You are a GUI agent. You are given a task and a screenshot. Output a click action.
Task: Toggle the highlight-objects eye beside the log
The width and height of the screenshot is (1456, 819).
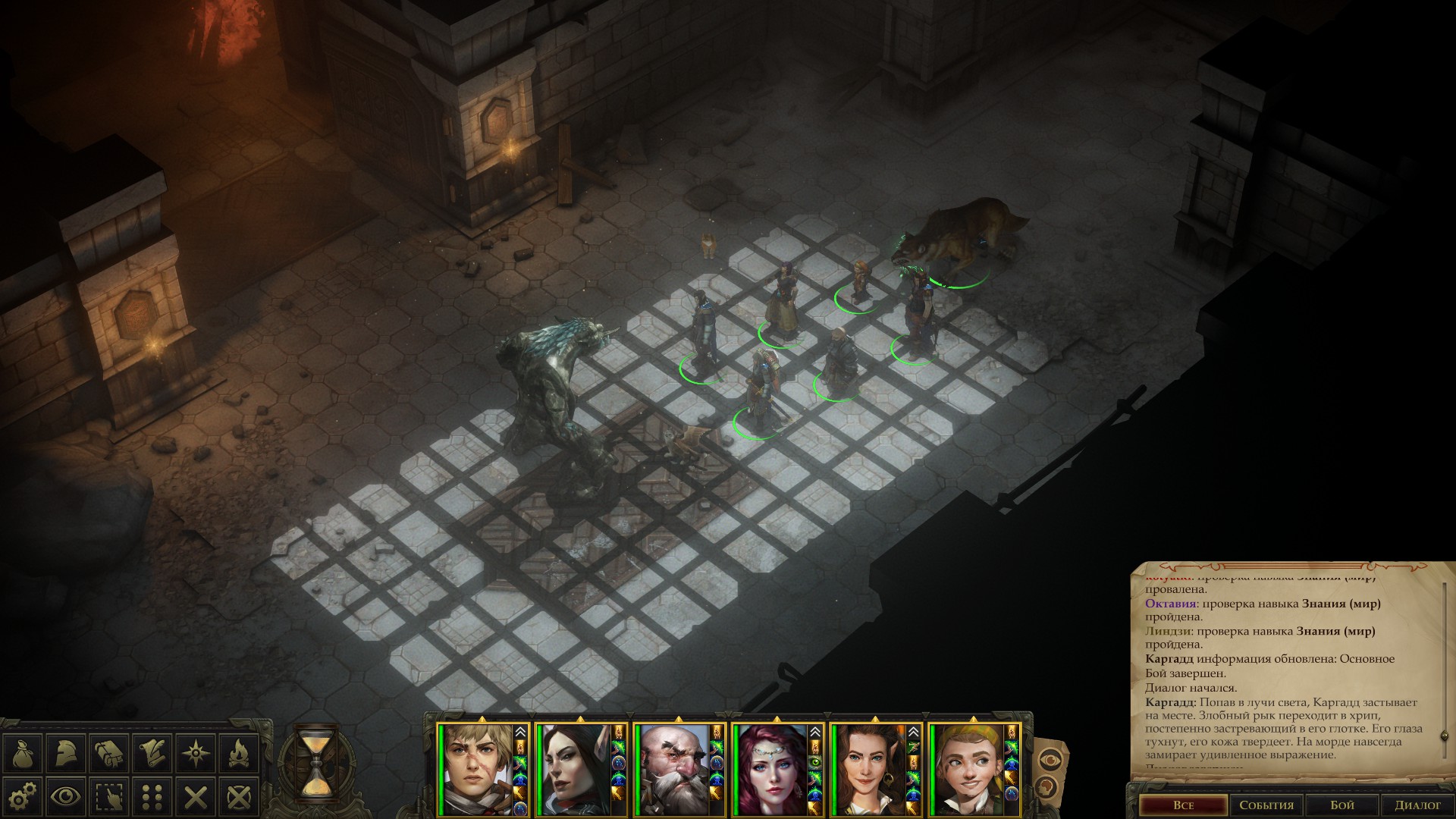click(x=1050, y=759)
